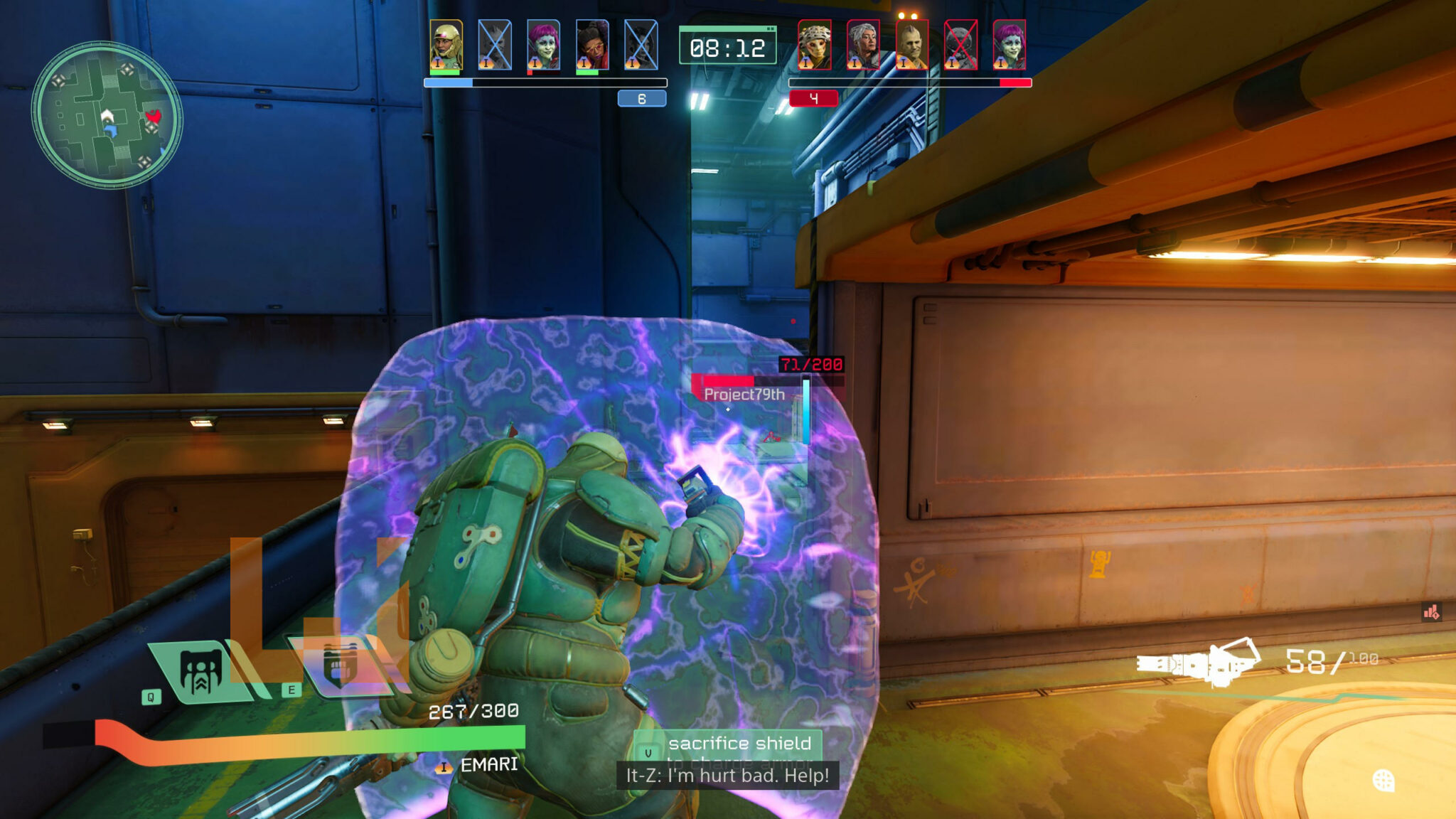Open the circular minimap
The width and height of the screenshot is (1456, 819).
coord(107,115)
